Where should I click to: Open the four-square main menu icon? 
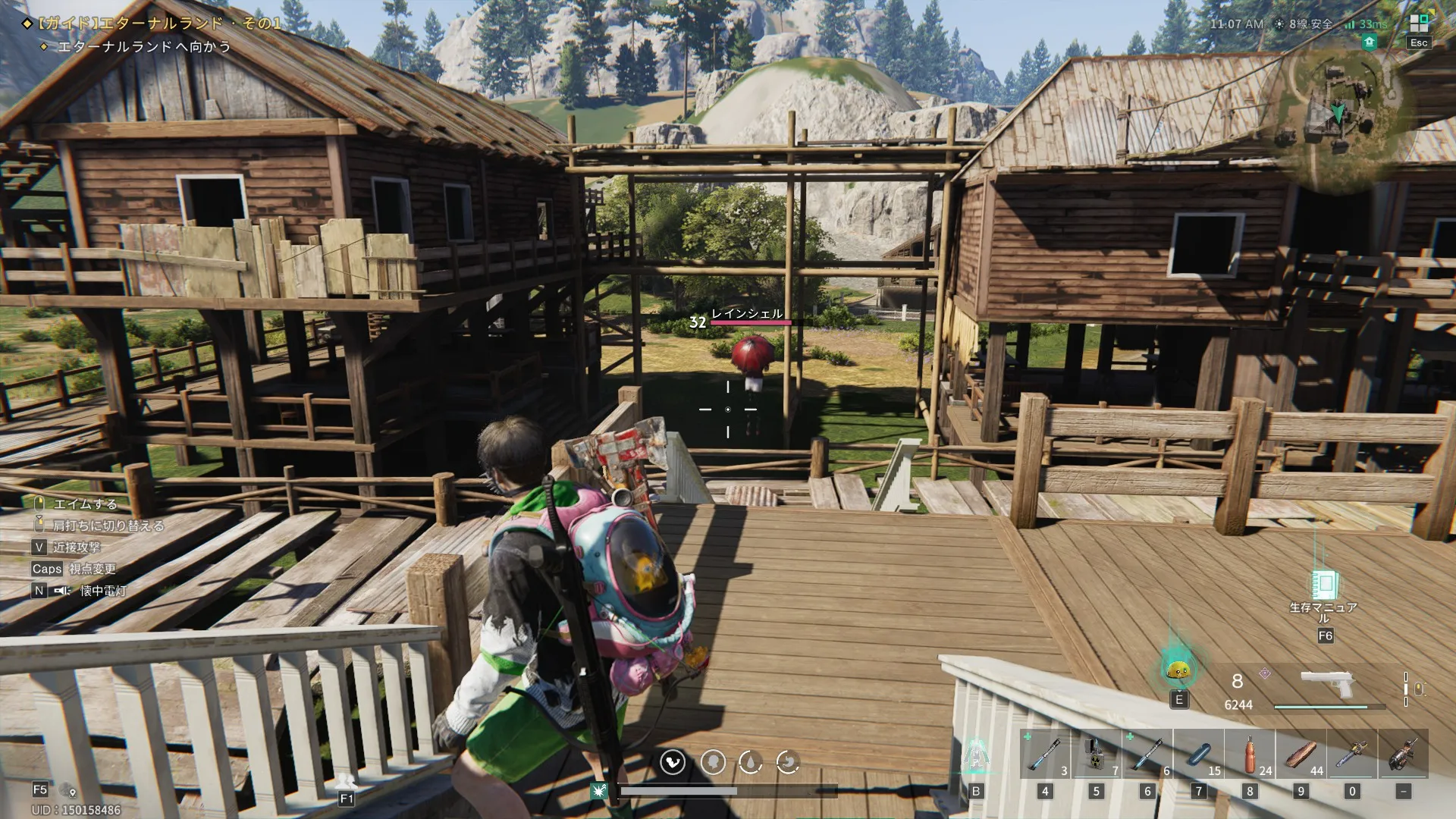pos(1418,23)
